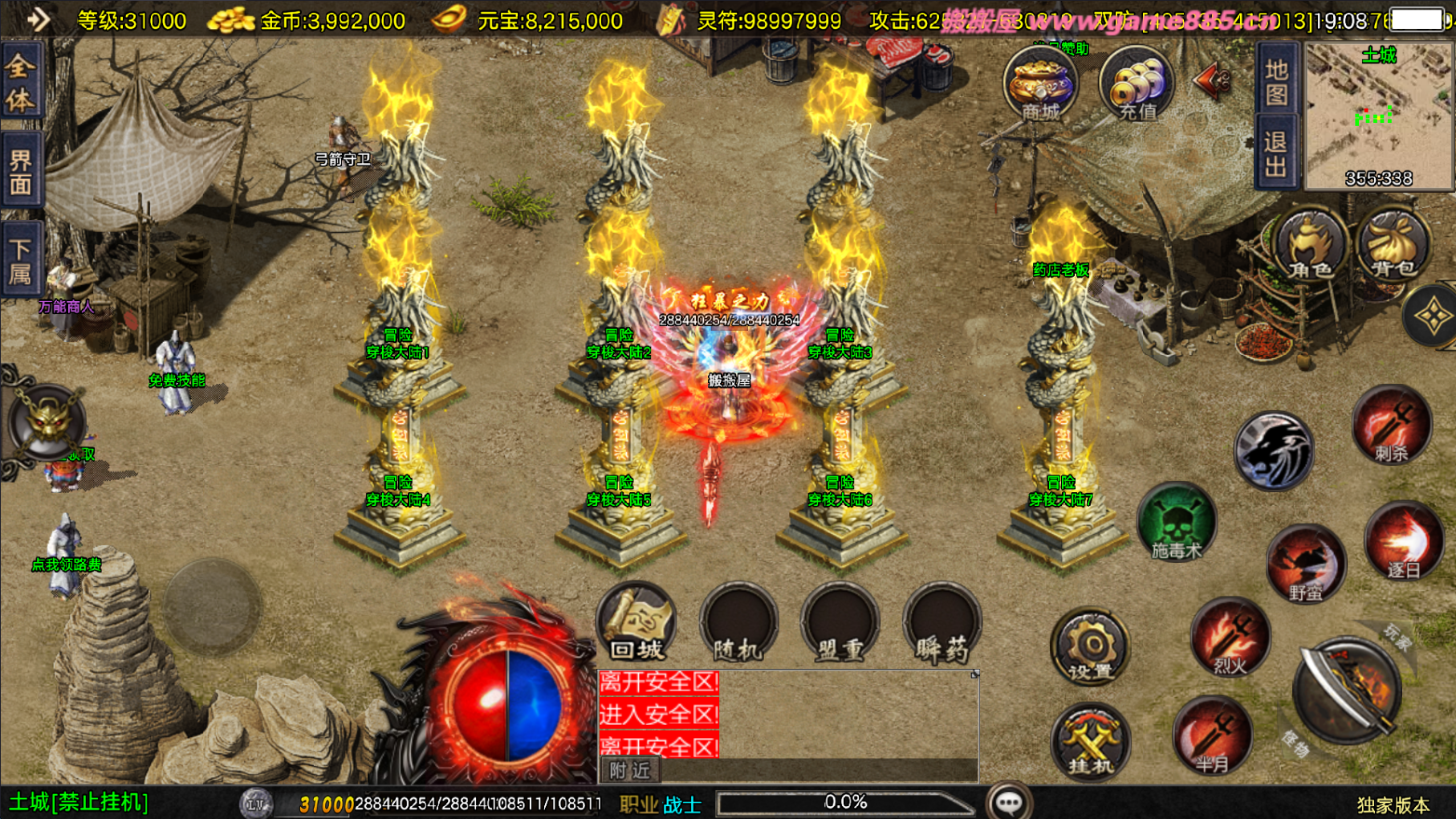Activate the 逐日 sword skill

coord(1403,542)
